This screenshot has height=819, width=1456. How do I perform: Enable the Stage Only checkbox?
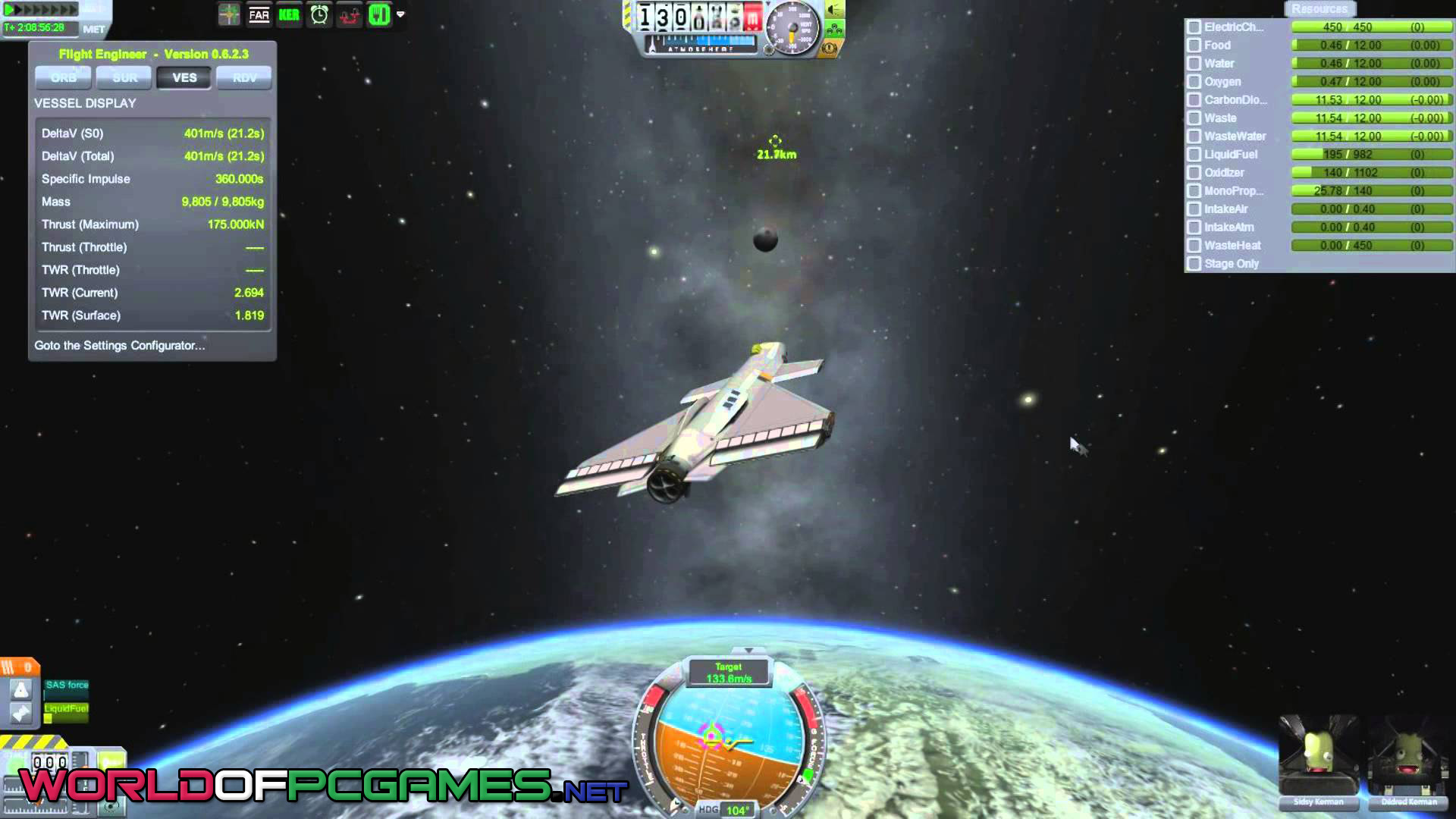pos(1194,264)
